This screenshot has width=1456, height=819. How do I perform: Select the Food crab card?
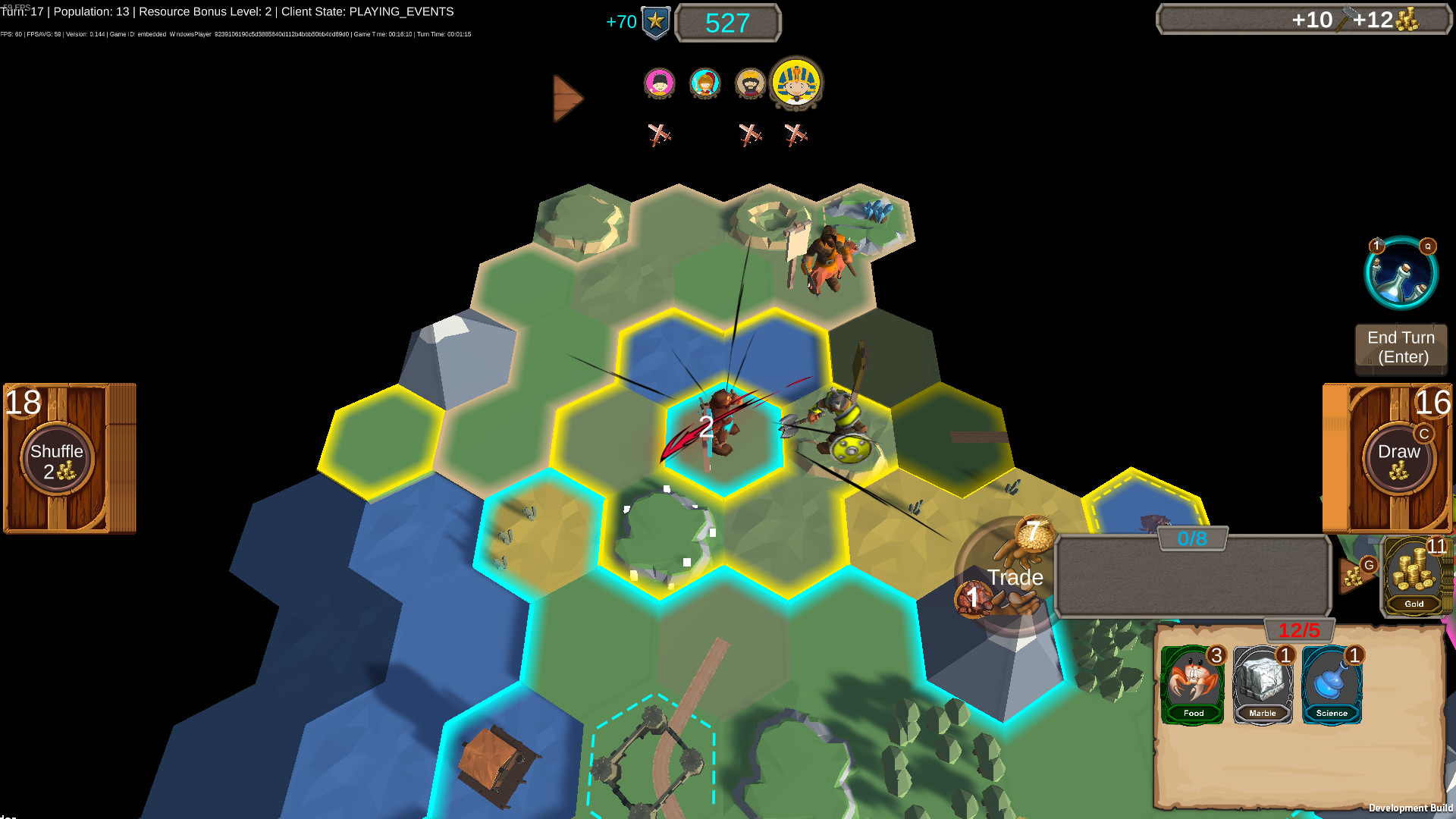point(1193,685)
